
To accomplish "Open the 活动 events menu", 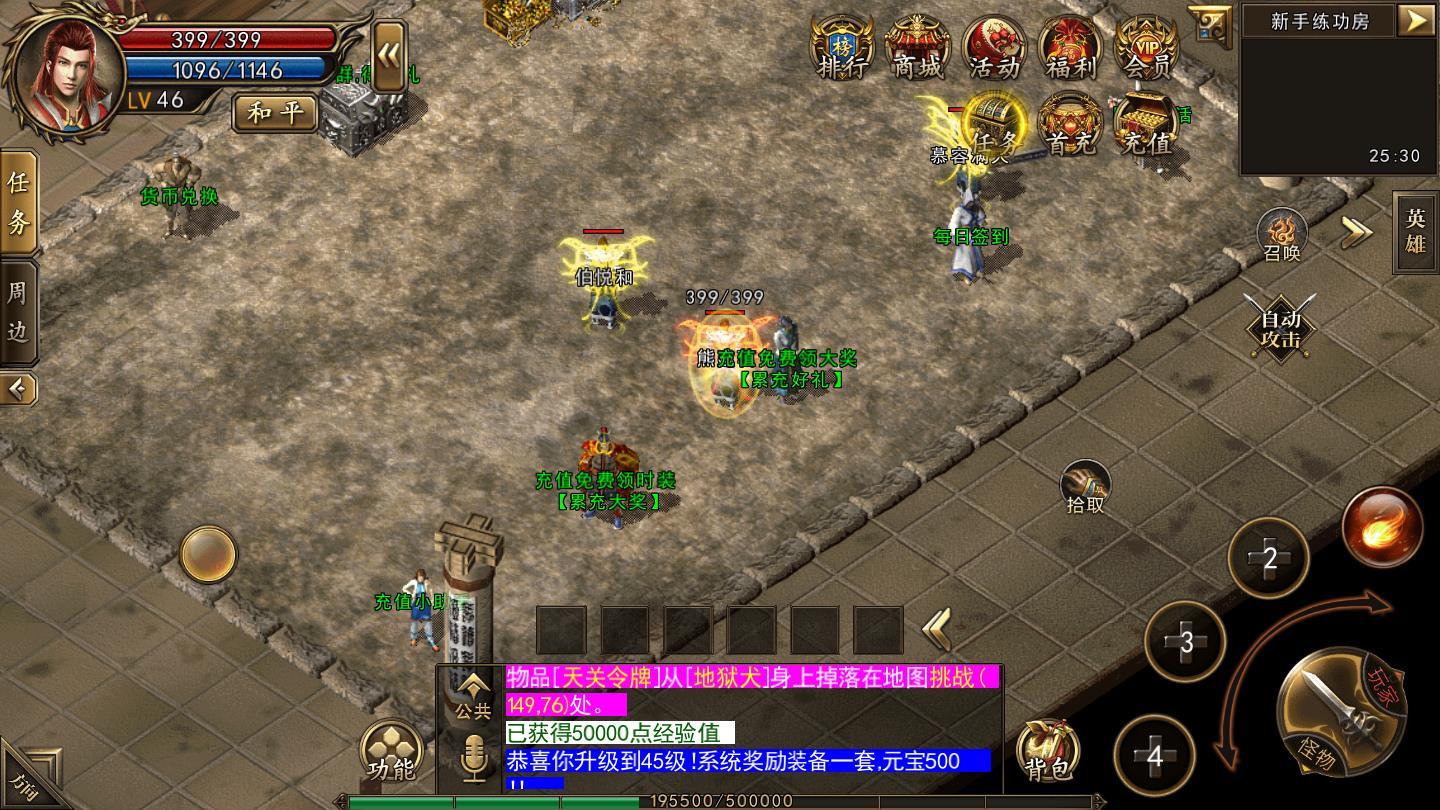I will coord(994,47).
